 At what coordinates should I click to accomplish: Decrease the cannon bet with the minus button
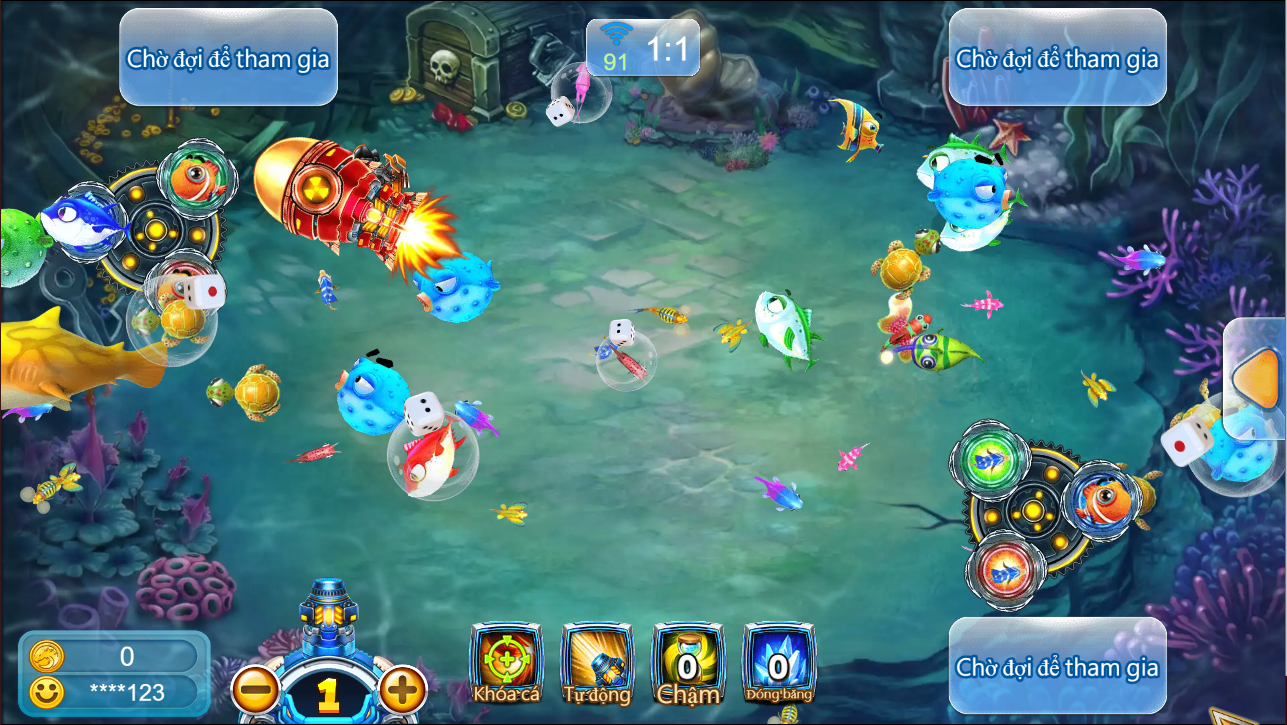click(x=257, y=689)
